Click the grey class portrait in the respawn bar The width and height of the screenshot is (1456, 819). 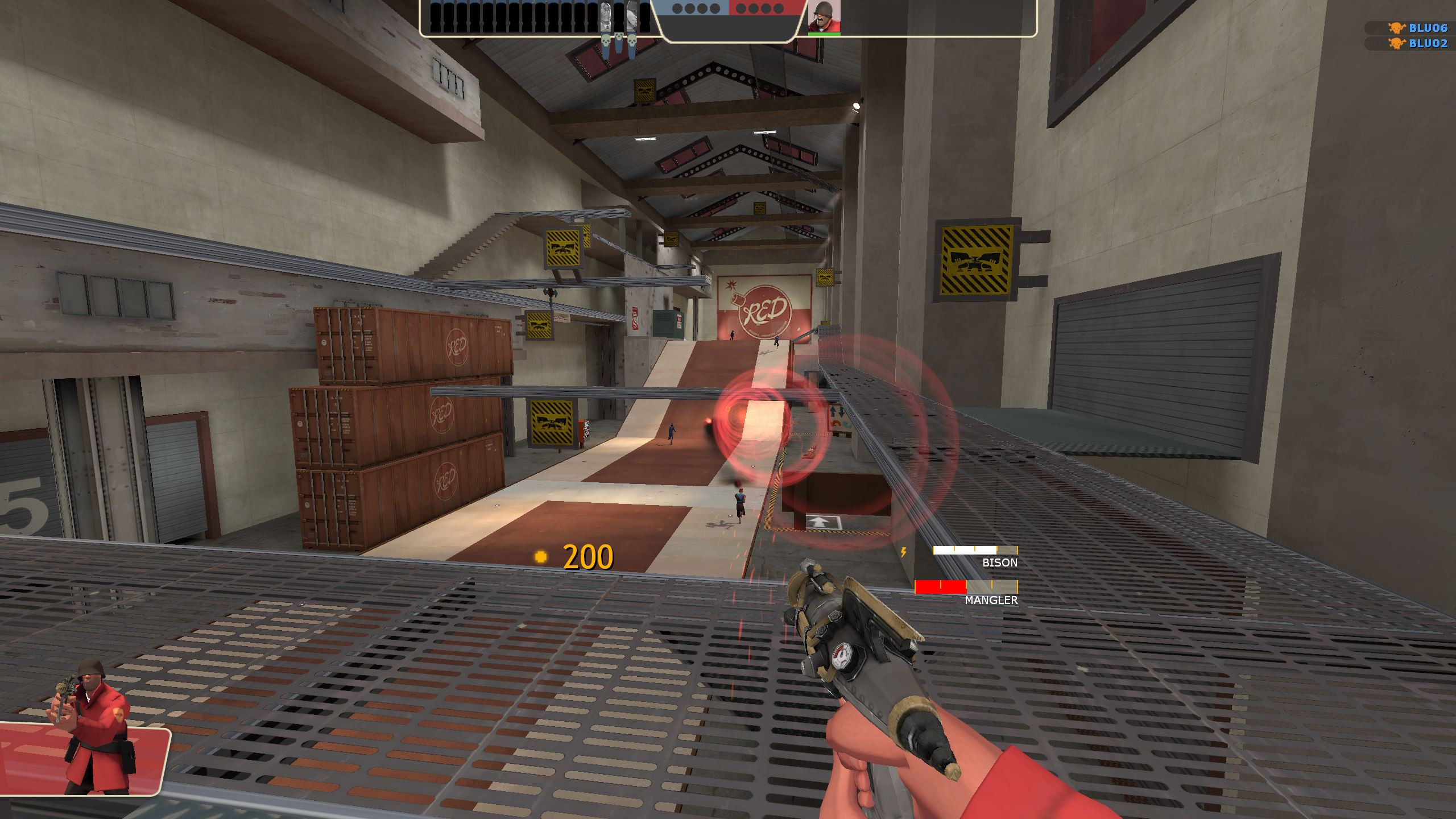[606, 17]
